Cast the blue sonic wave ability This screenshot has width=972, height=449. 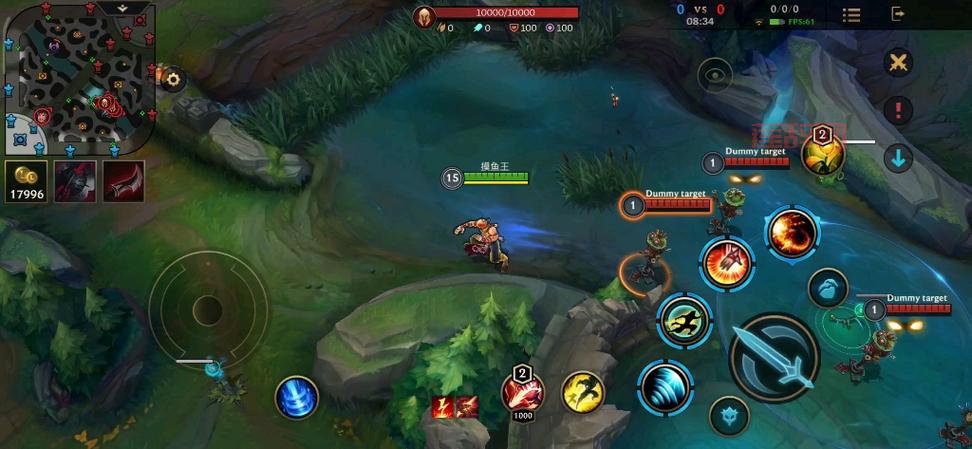click(x=665, y=388)
